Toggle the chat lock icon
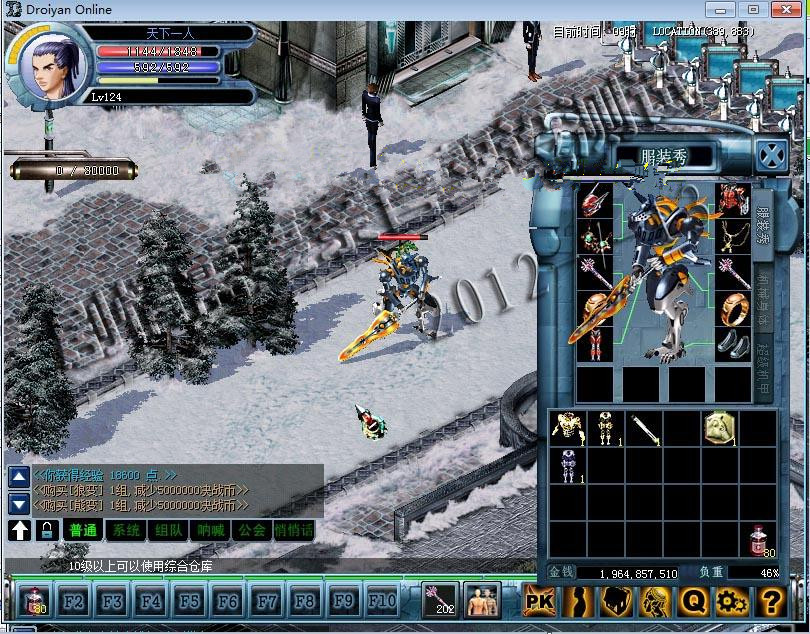The image size is (810, 634). [x=46, y=530]
